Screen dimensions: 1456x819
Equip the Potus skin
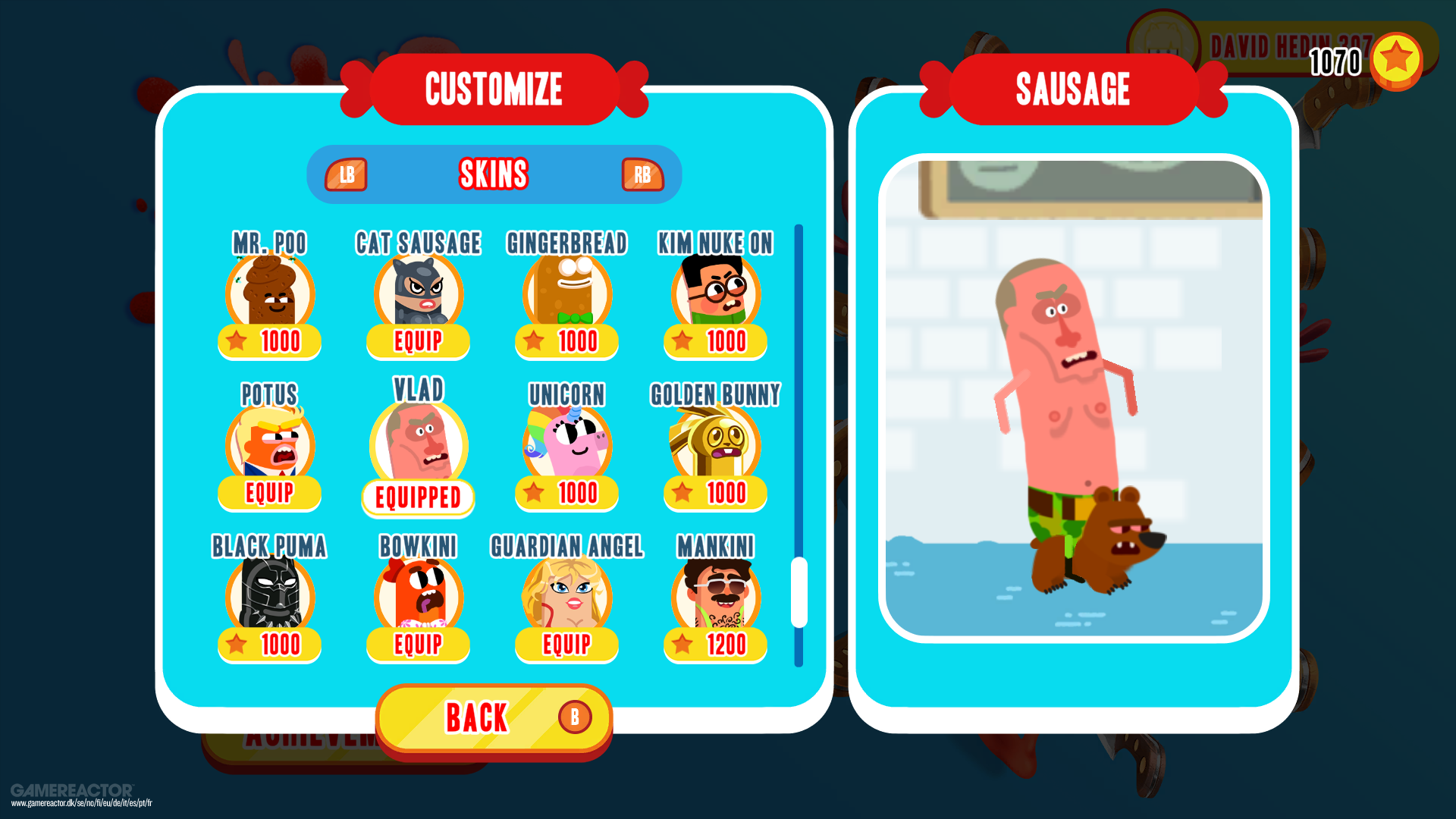point(269,494)
